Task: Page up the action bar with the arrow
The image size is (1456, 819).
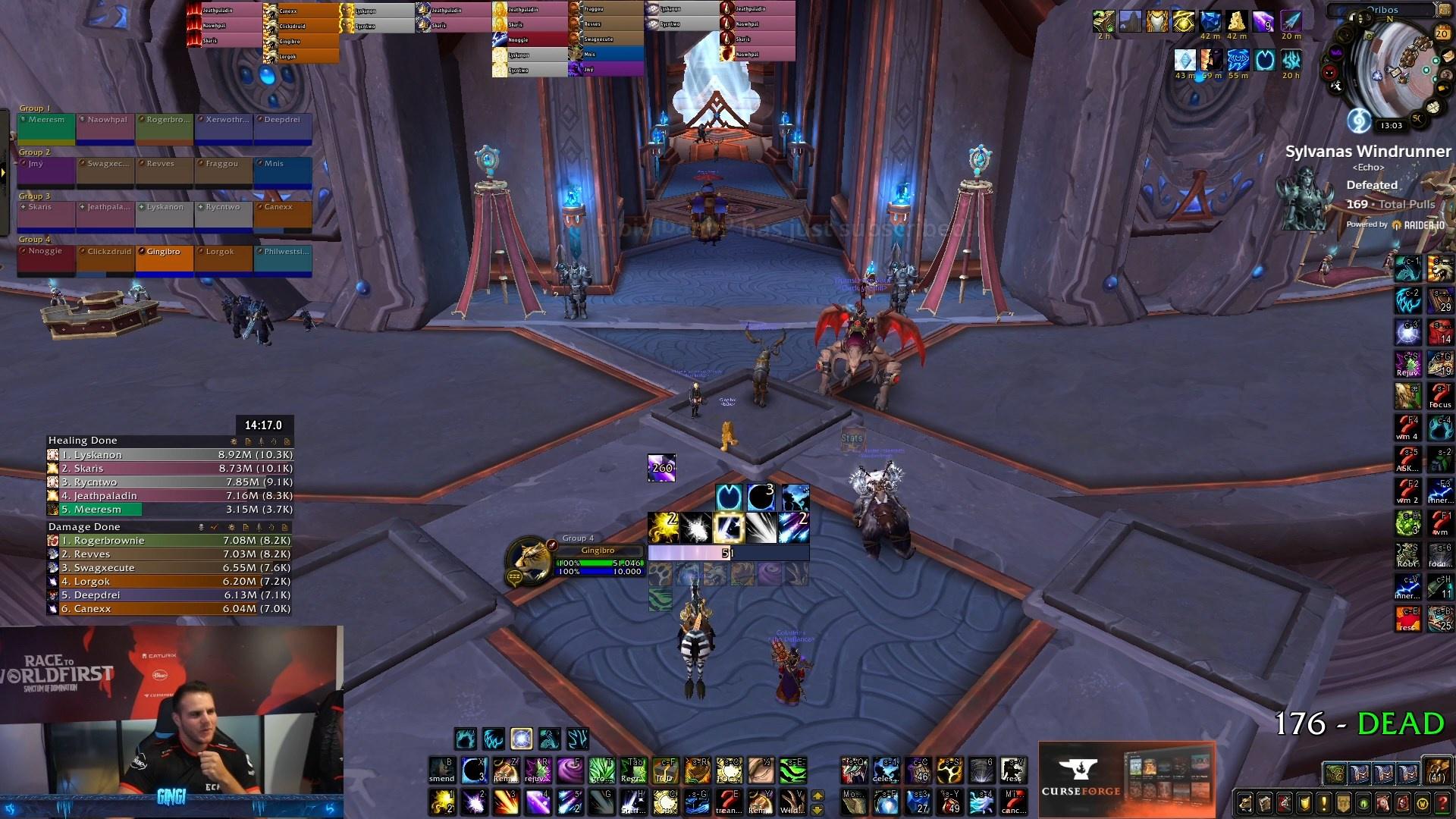Action: [817, 794]
